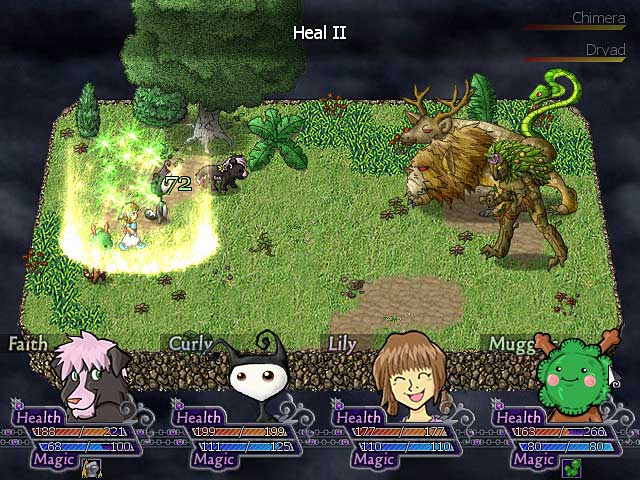
Task: Select Faith's pink-haired dog portrait
Action: pos(90,373)
